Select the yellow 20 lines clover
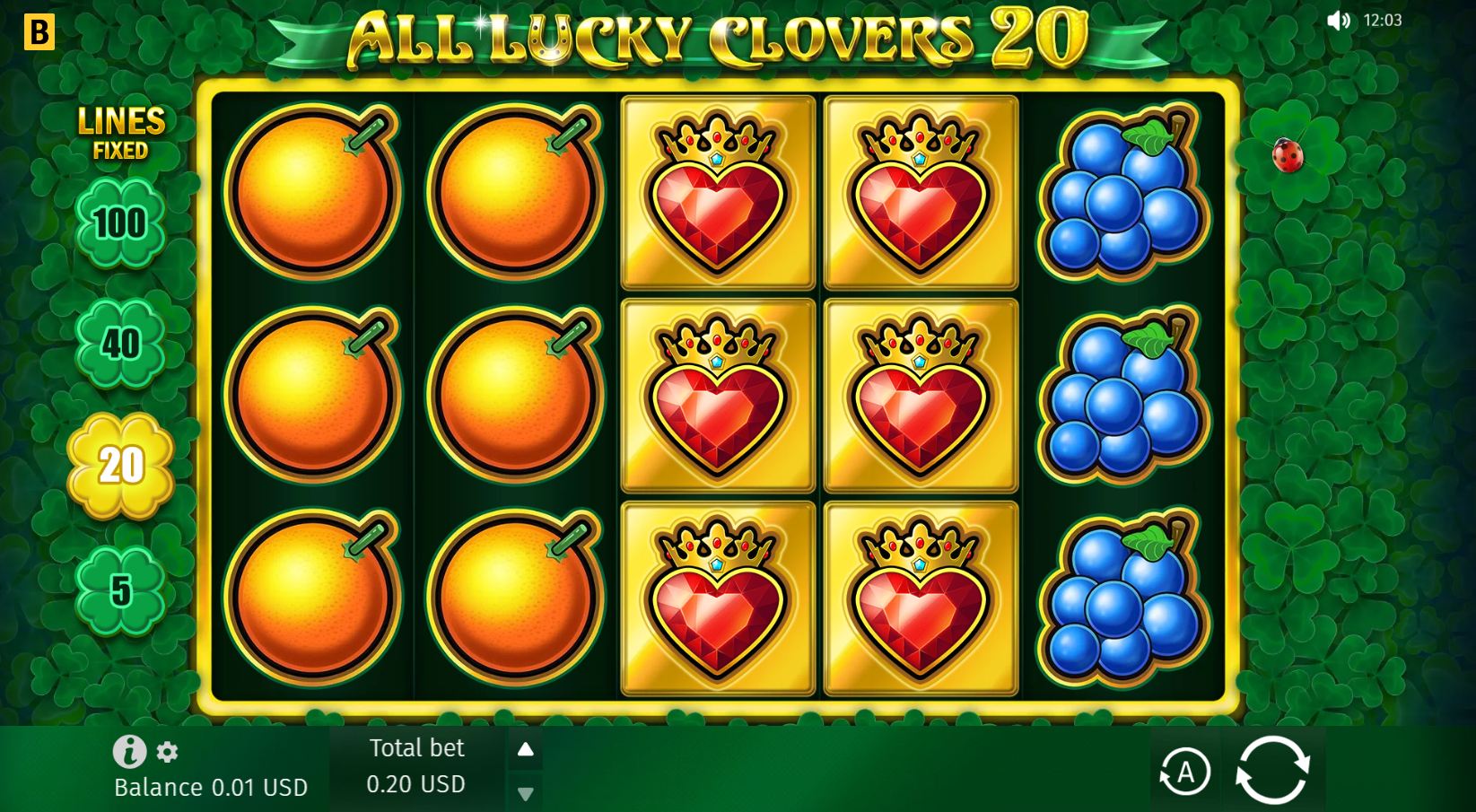Image resolution: width=1476 pixels, height=812 pixels. (x=124, y=465)
